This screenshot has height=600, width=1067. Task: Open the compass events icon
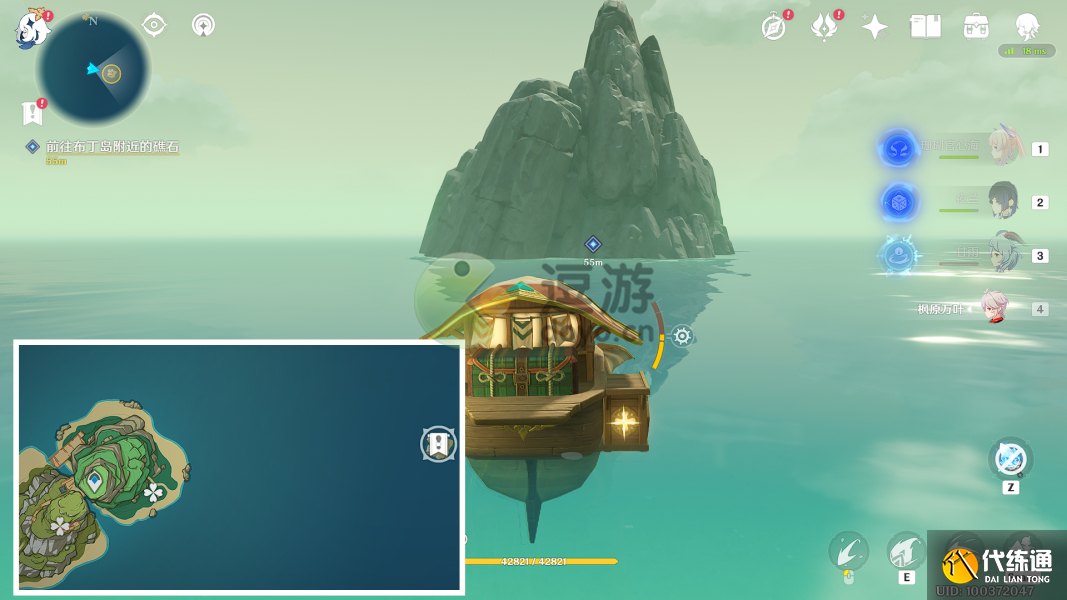point(773,27)
